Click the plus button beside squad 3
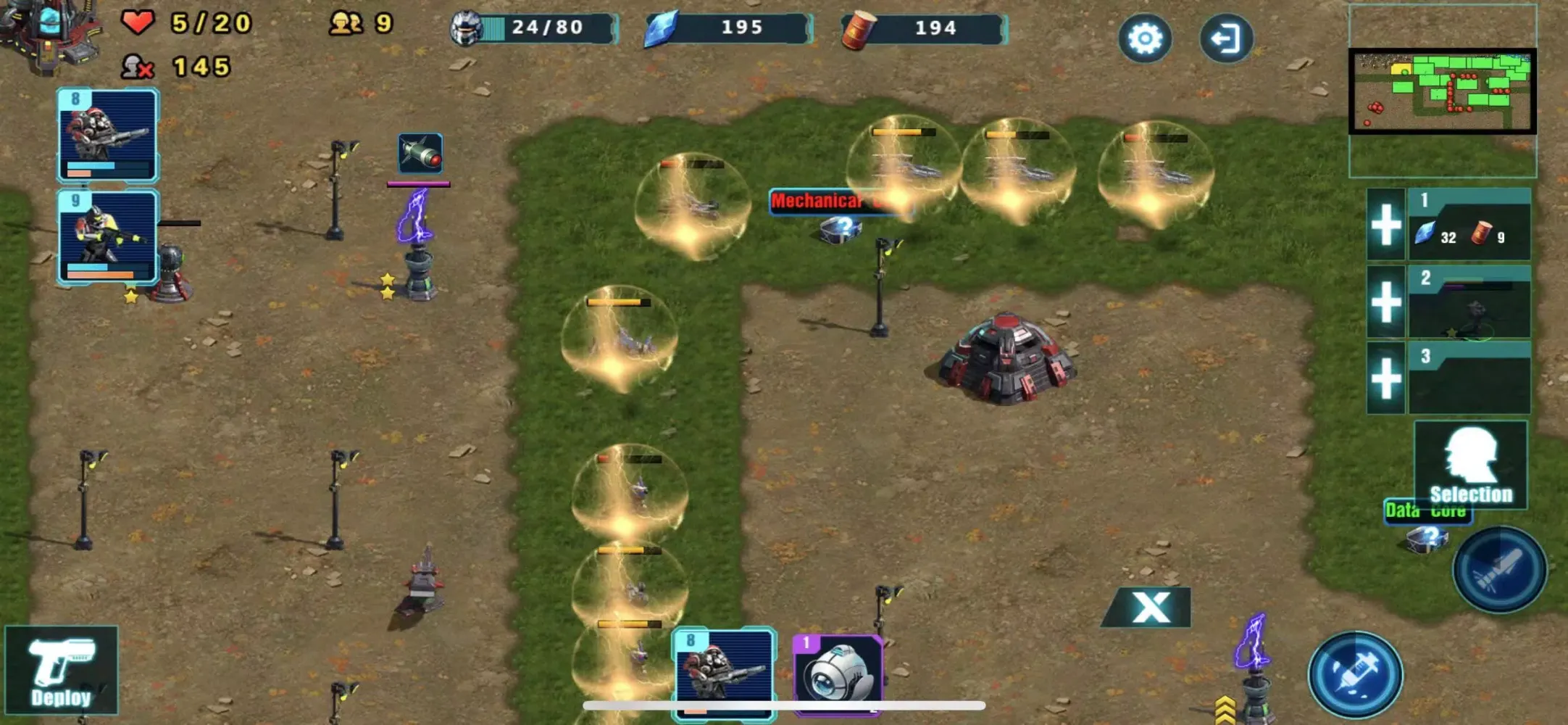 pyautogui.click(x=1386, y=378)
